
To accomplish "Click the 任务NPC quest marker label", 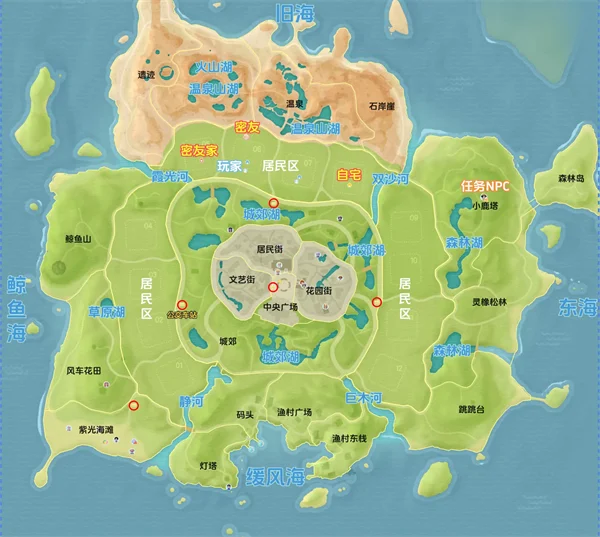I will [484, 185].
